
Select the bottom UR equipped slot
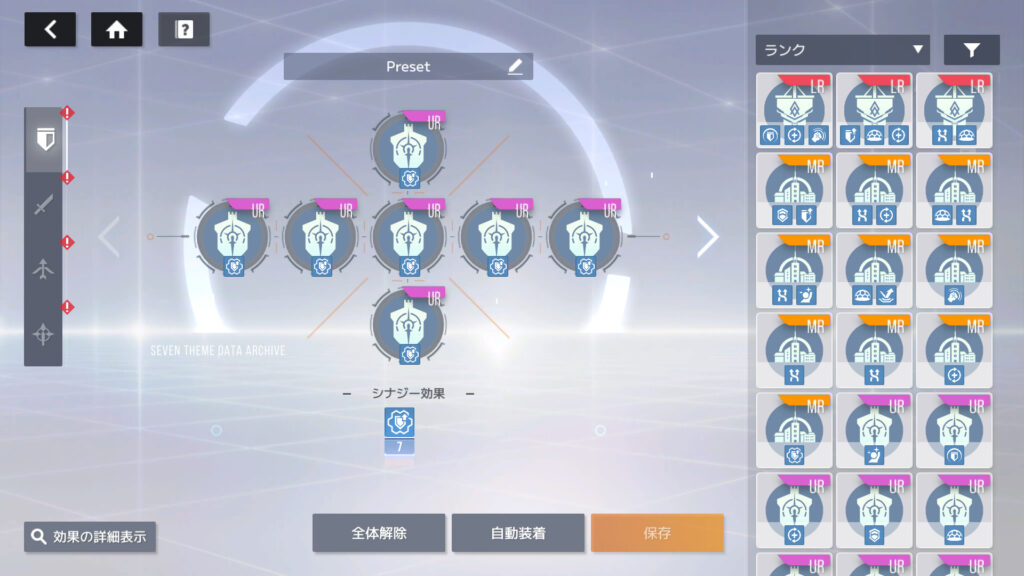tap(408, 325)
